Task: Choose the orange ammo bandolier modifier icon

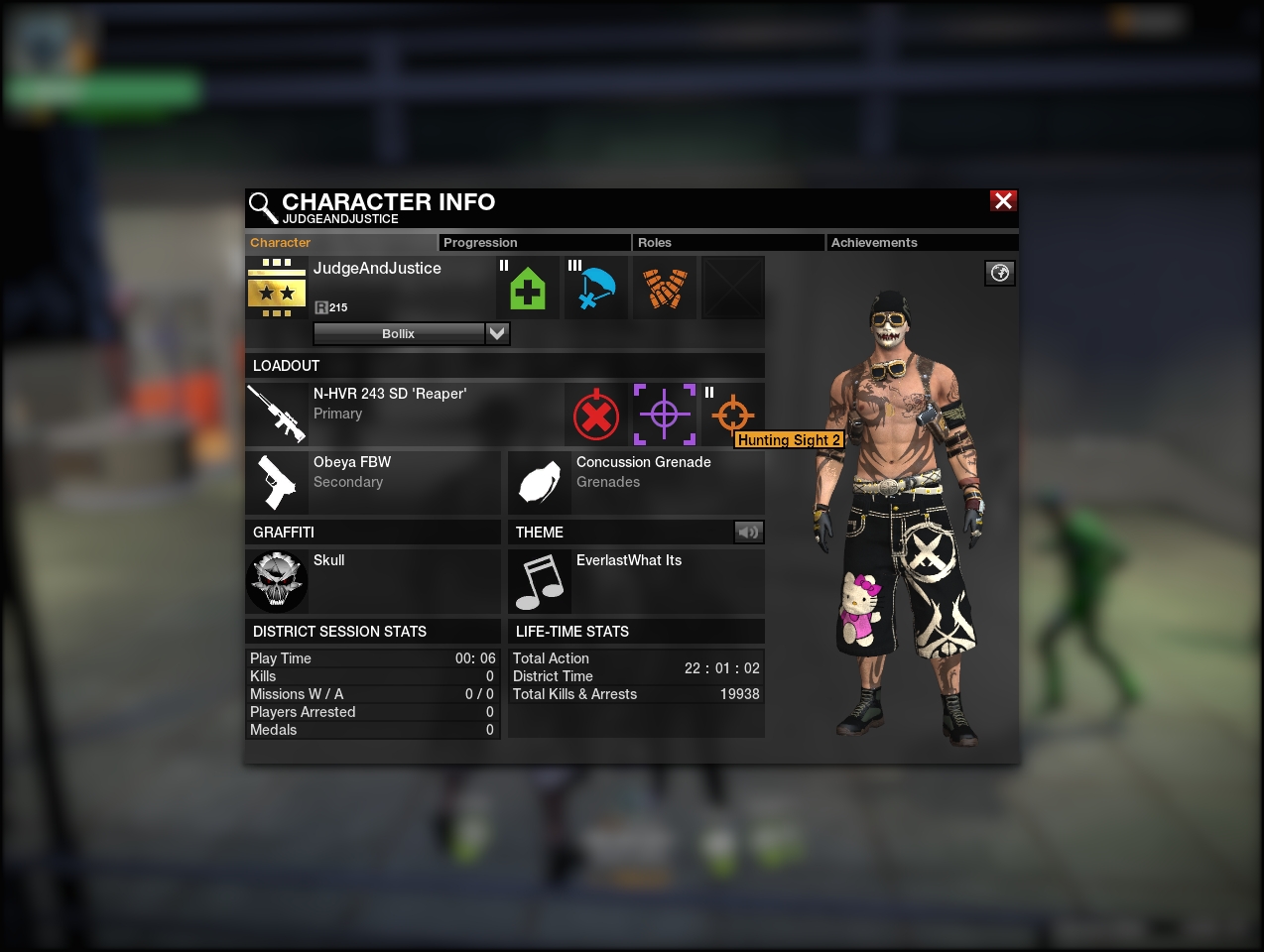Action: tap(665, 289)
